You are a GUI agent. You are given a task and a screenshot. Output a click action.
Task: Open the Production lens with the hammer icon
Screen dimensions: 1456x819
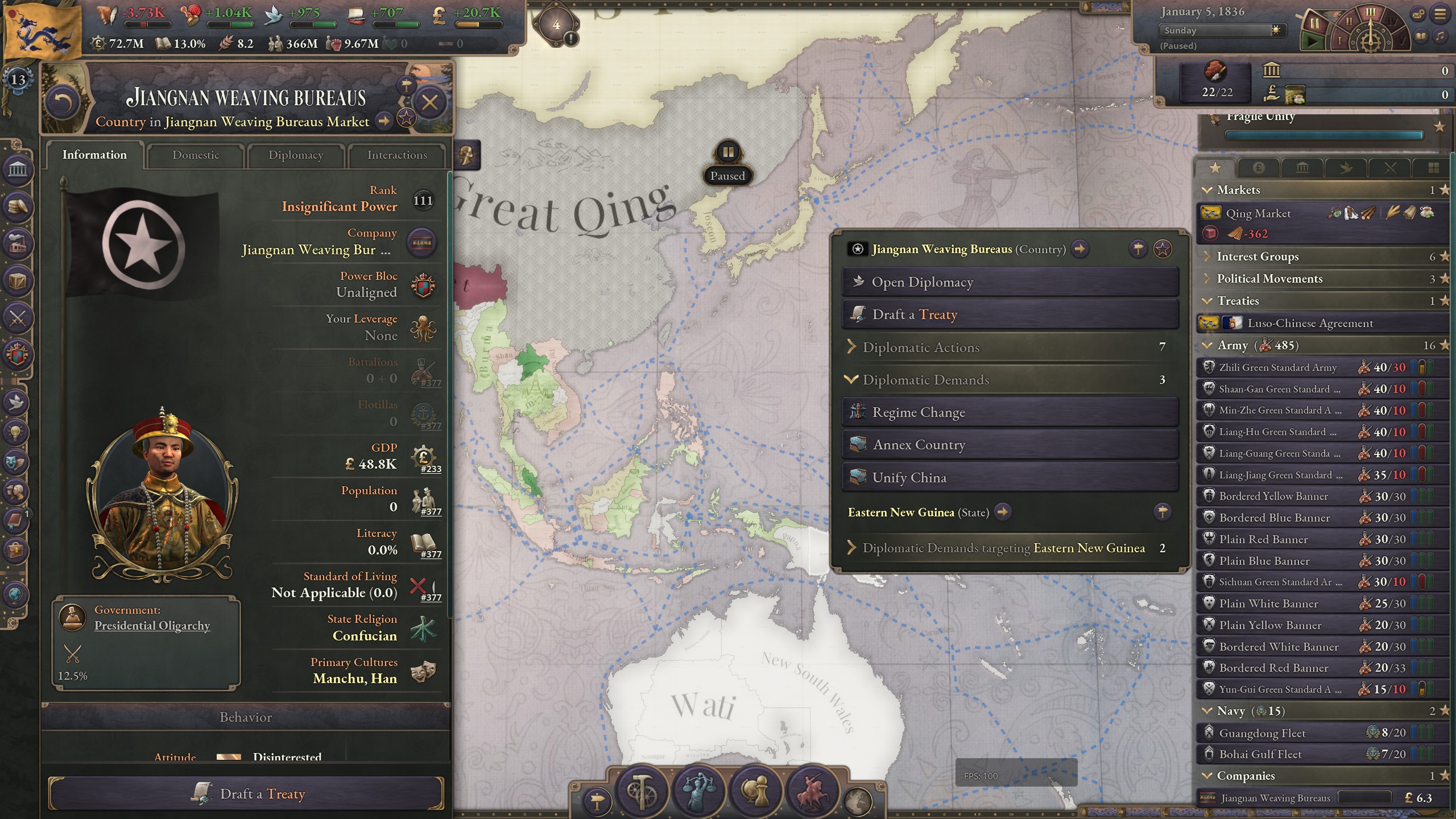pos(640,792)
